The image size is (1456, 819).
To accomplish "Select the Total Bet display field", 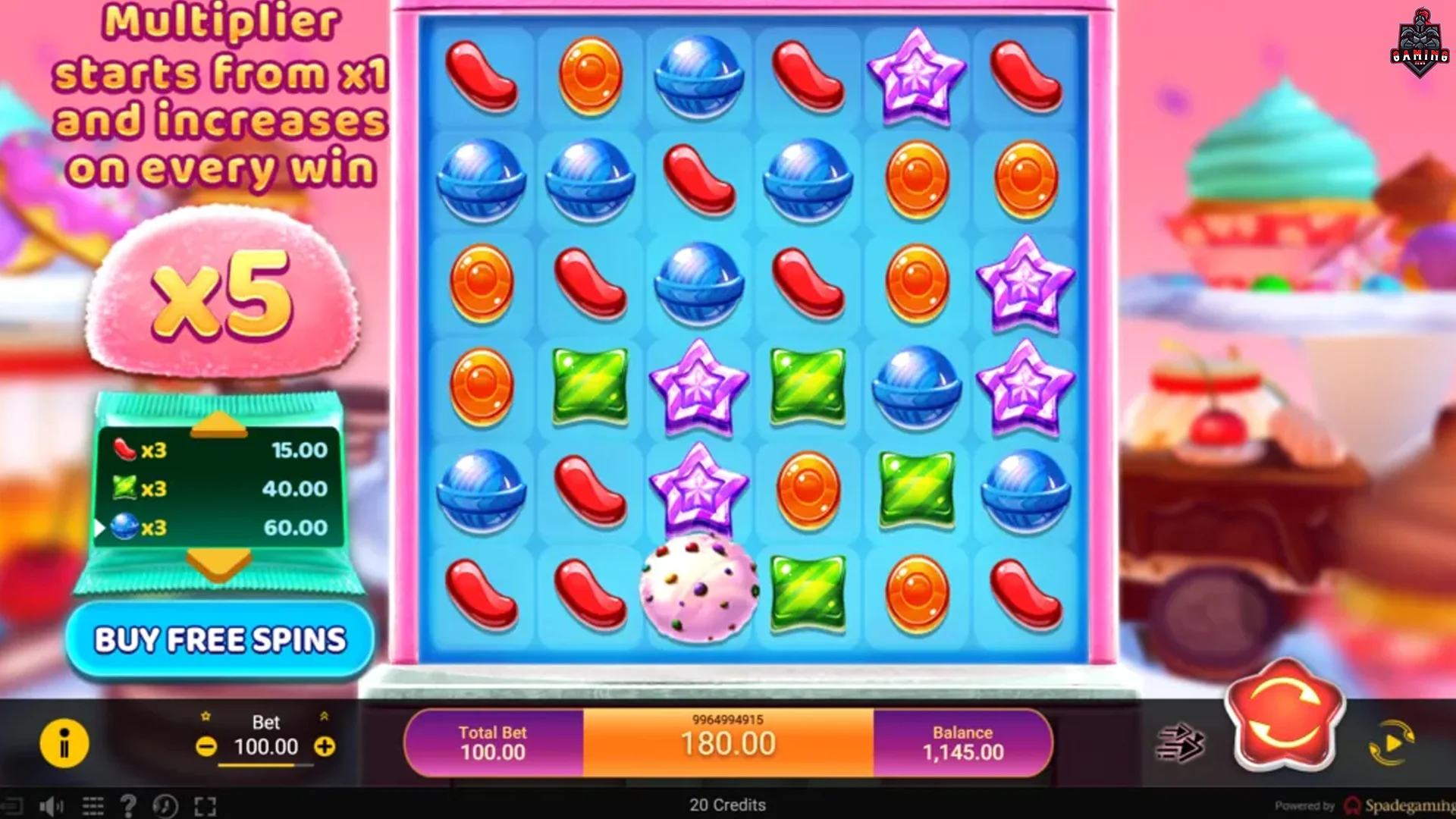I will point(493,742).
